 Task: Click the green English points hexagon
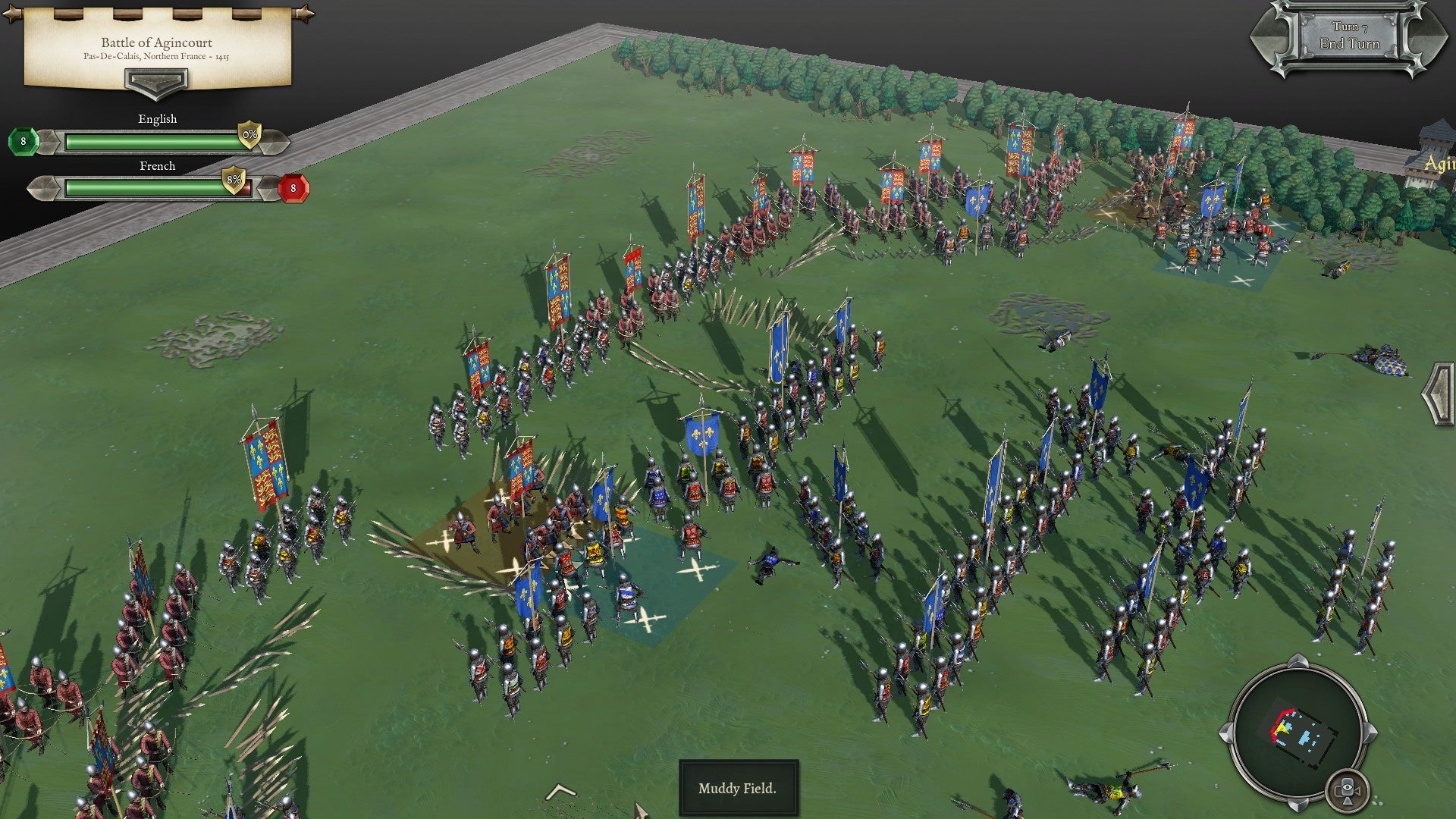coord(24,140)
